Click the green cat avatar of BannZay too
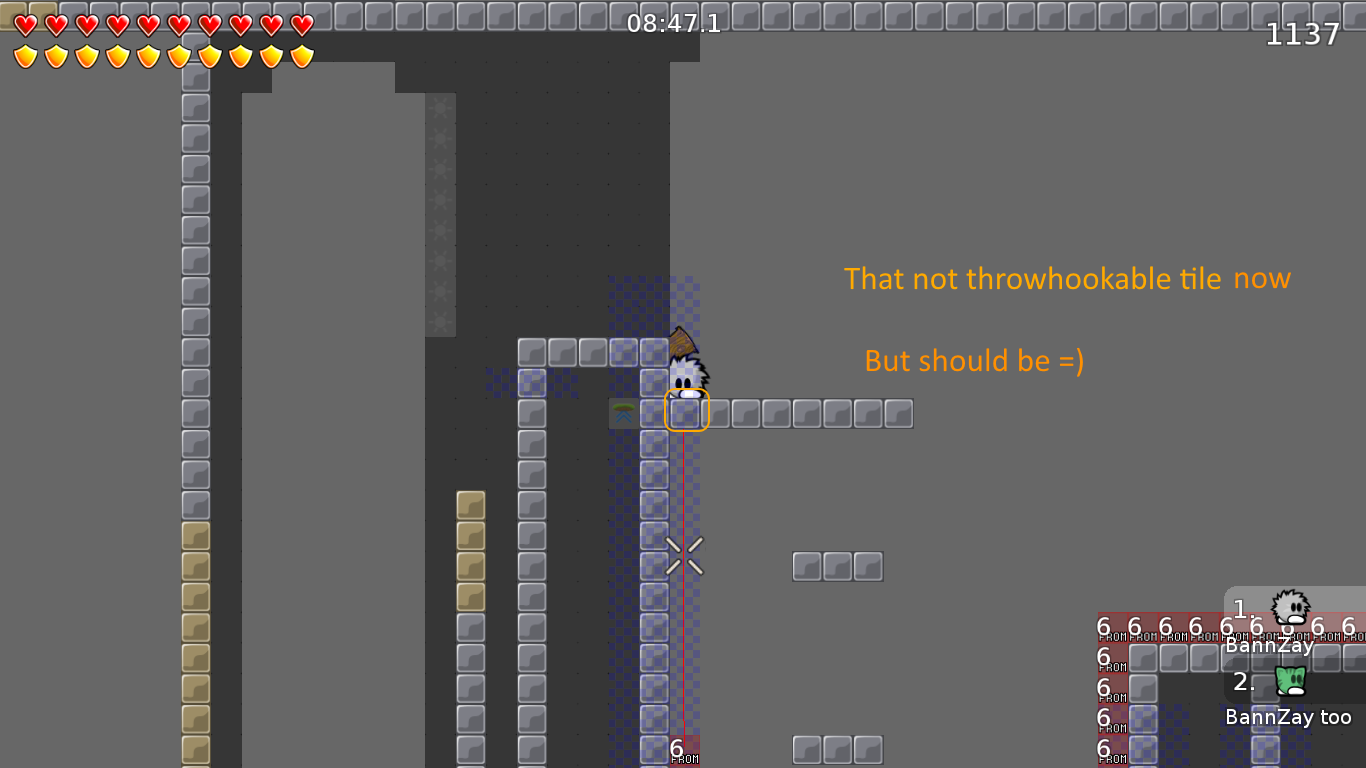This screenshot has width=1366, height=768. pos(1288,682)
